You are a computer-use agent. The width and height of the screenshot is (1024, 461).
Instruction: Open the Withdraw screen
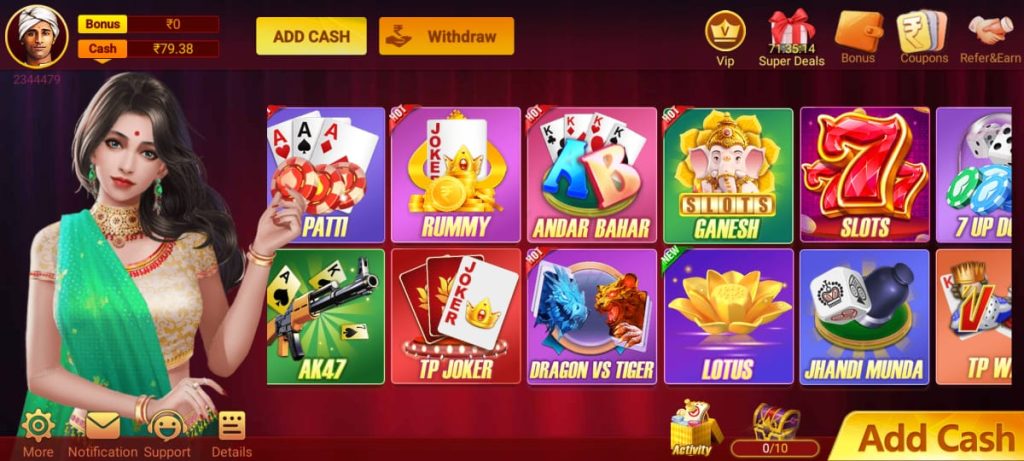pos(446,36)
